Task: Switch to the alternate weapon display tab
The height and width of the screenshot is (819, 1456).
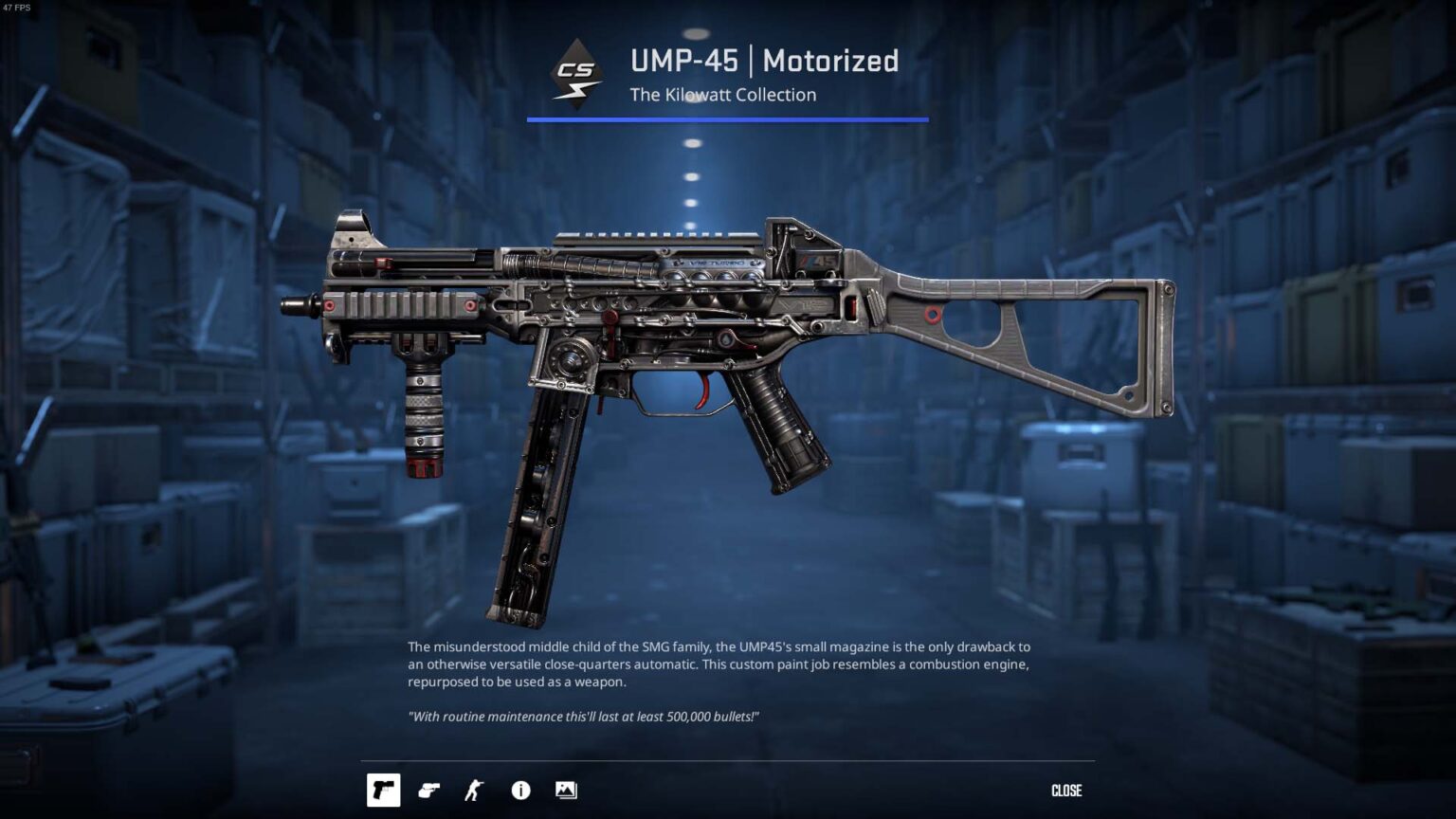Action: tap(428, 790)
